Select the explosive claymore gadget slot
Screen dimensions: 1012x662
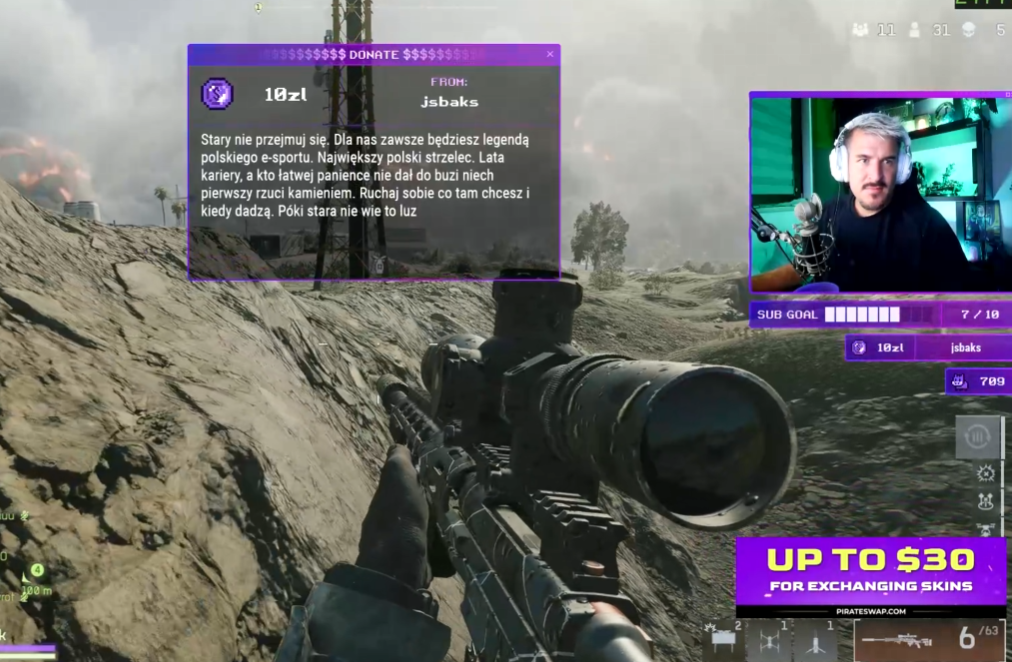[x=723, y=640]
